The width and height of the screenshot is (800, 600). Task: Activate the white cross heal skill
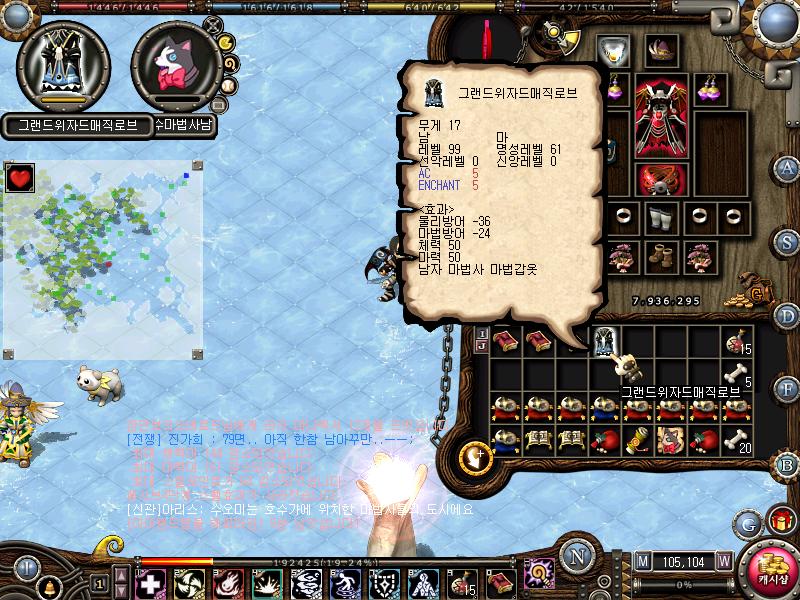tap(151, 582)
